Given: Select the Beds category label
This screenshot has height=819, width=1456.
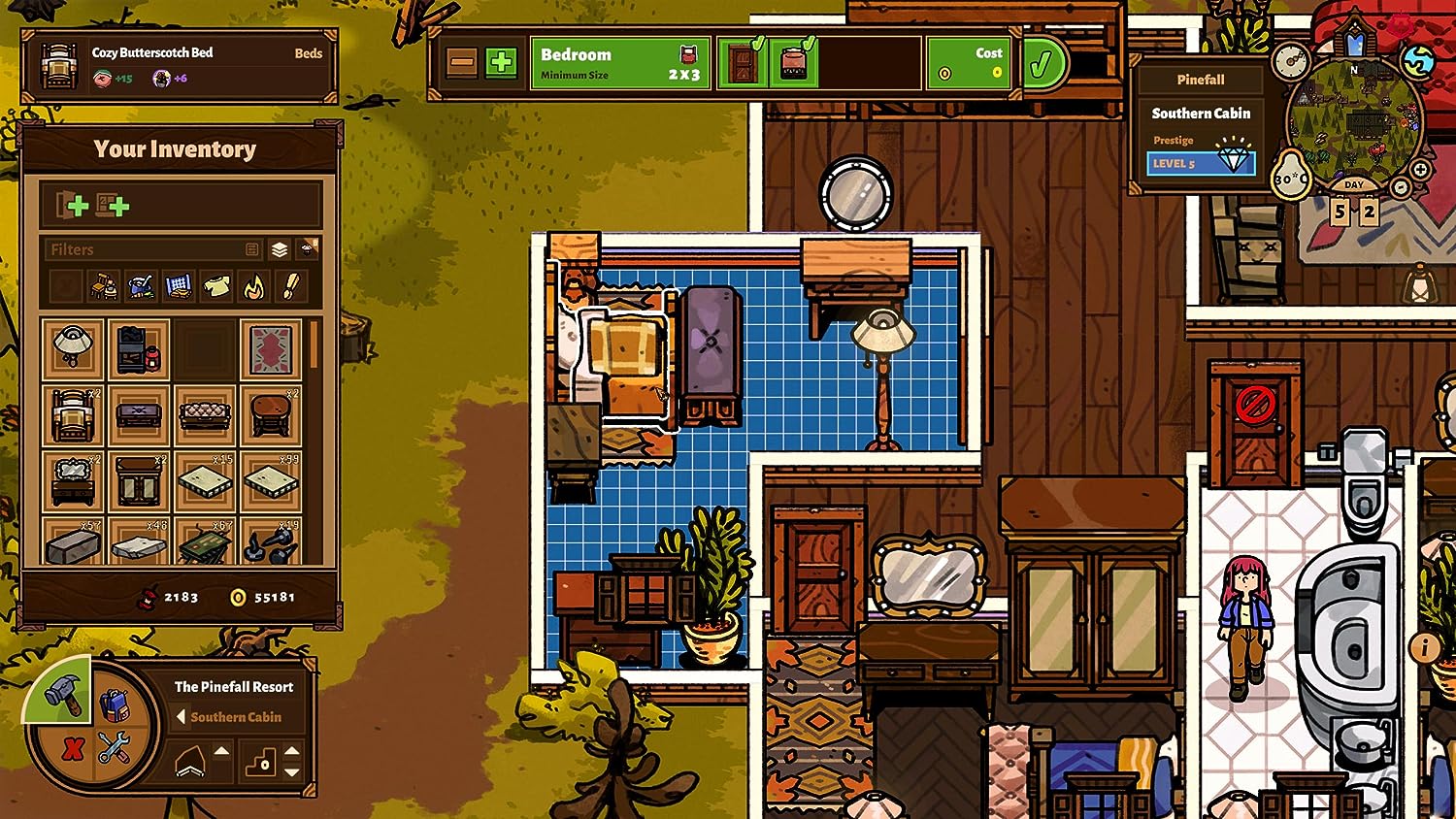Looking at the screenshot, I should click(309, 53).
